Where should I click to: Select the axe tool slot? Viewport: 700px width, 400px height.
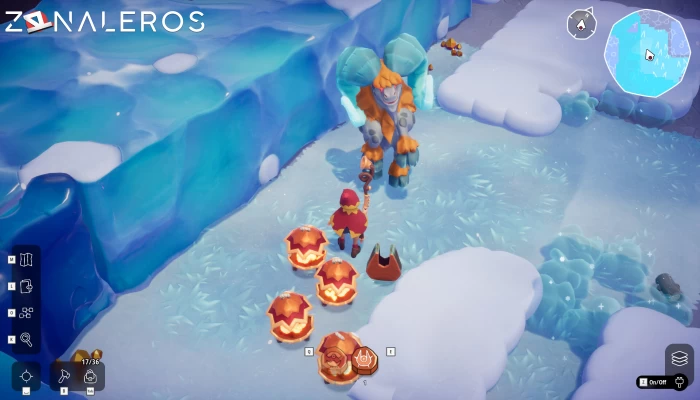click(64, 377)
